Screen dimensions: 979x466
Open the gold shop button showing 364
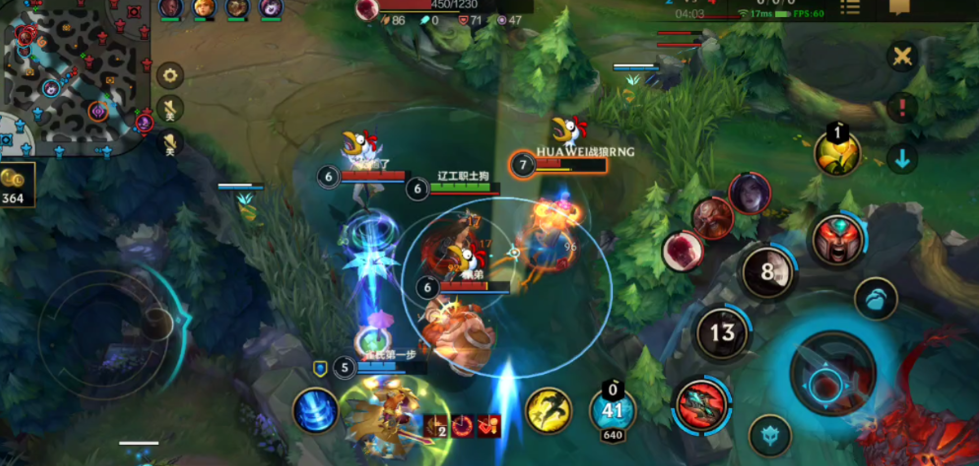pyautogui.click(x=17, y=186)
